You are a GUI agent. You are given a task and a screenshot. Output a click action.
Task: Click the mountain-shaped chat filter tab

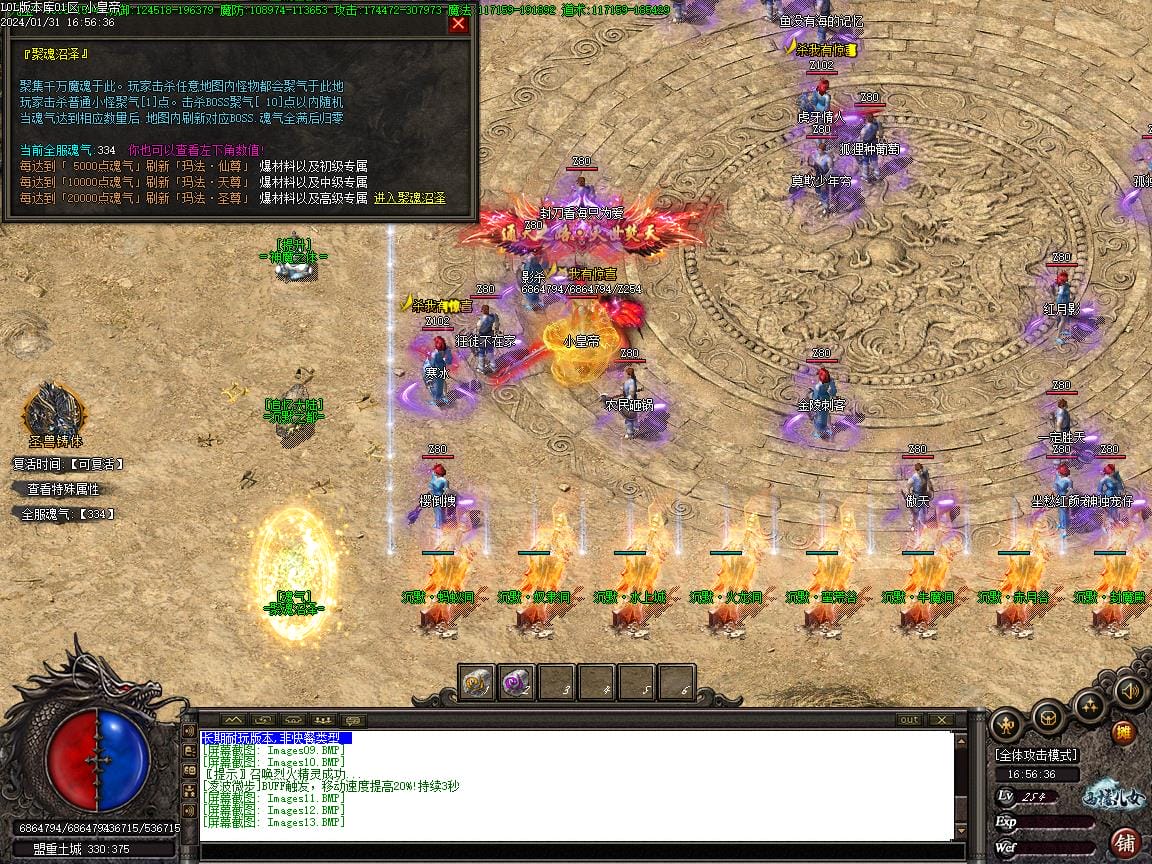coord(233,720)
